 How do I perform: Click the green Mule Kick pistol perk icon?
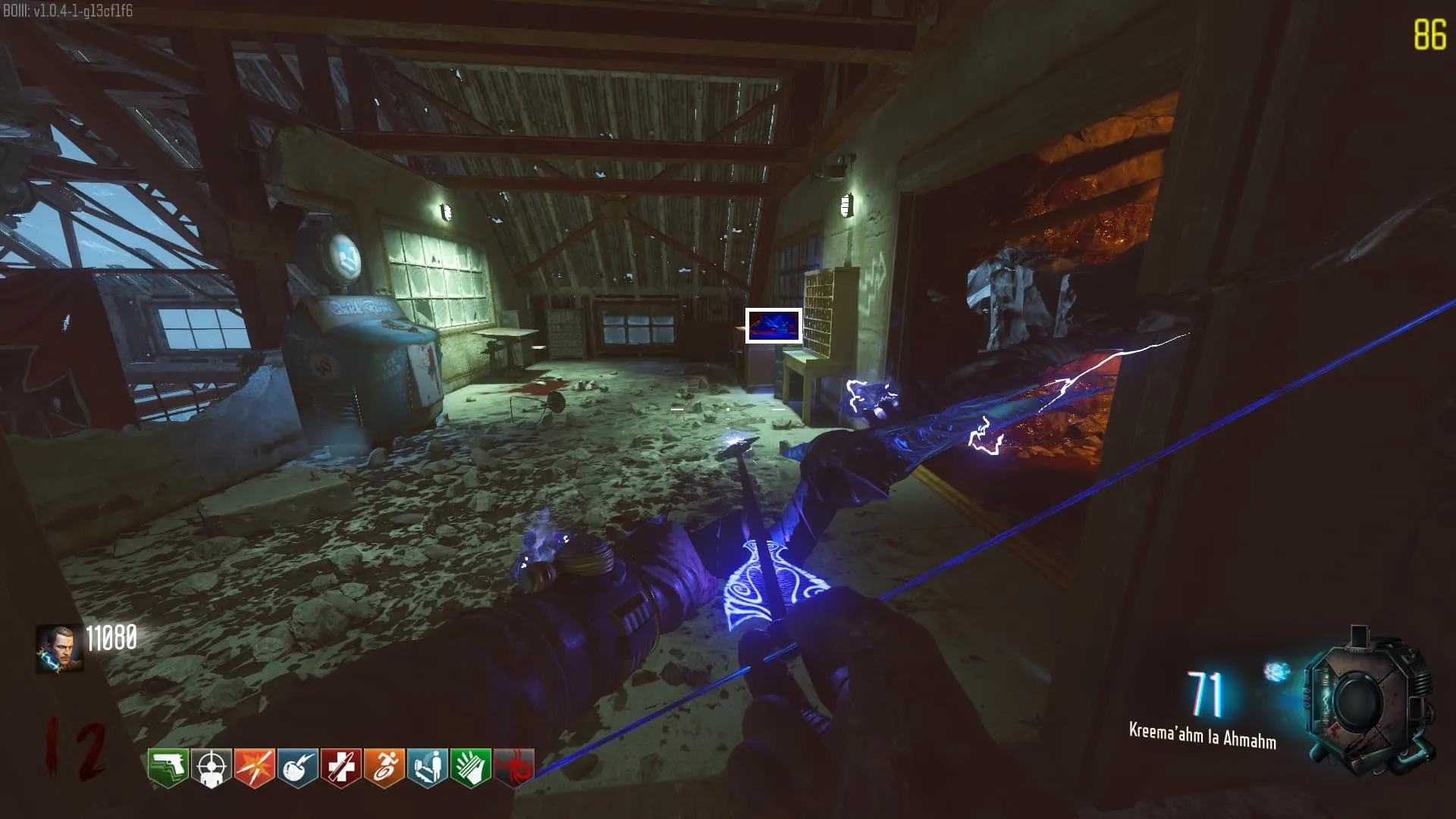coord(168,768)
